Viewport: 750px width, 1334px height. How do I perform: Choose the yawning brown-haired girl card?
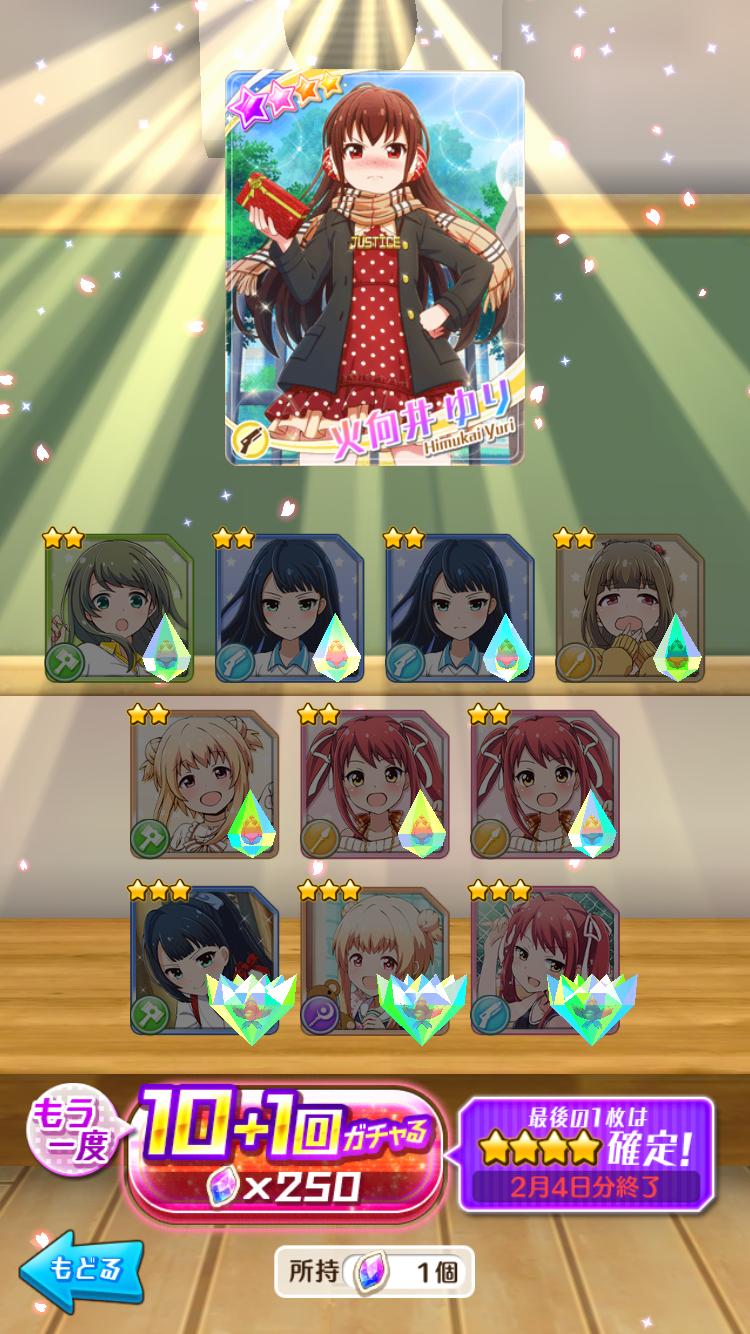click(x=629, y=608)
